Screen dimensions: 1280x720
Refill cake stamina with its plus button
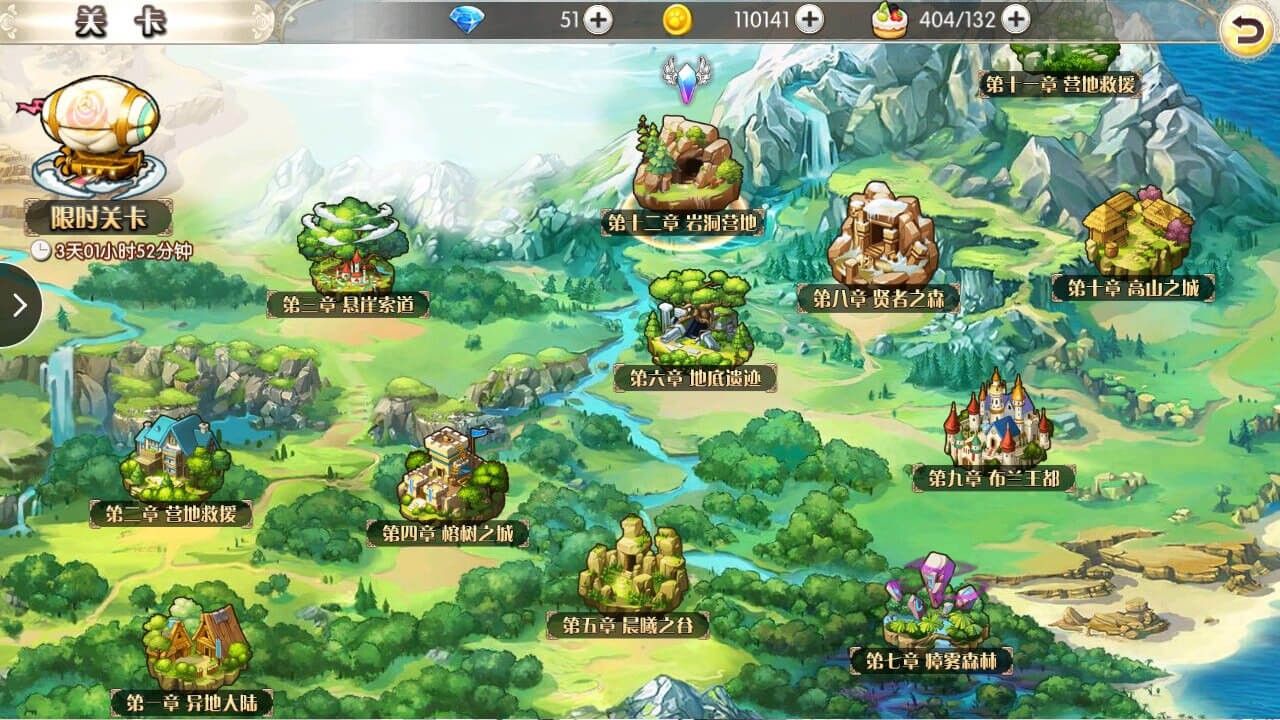(1015, 20)
